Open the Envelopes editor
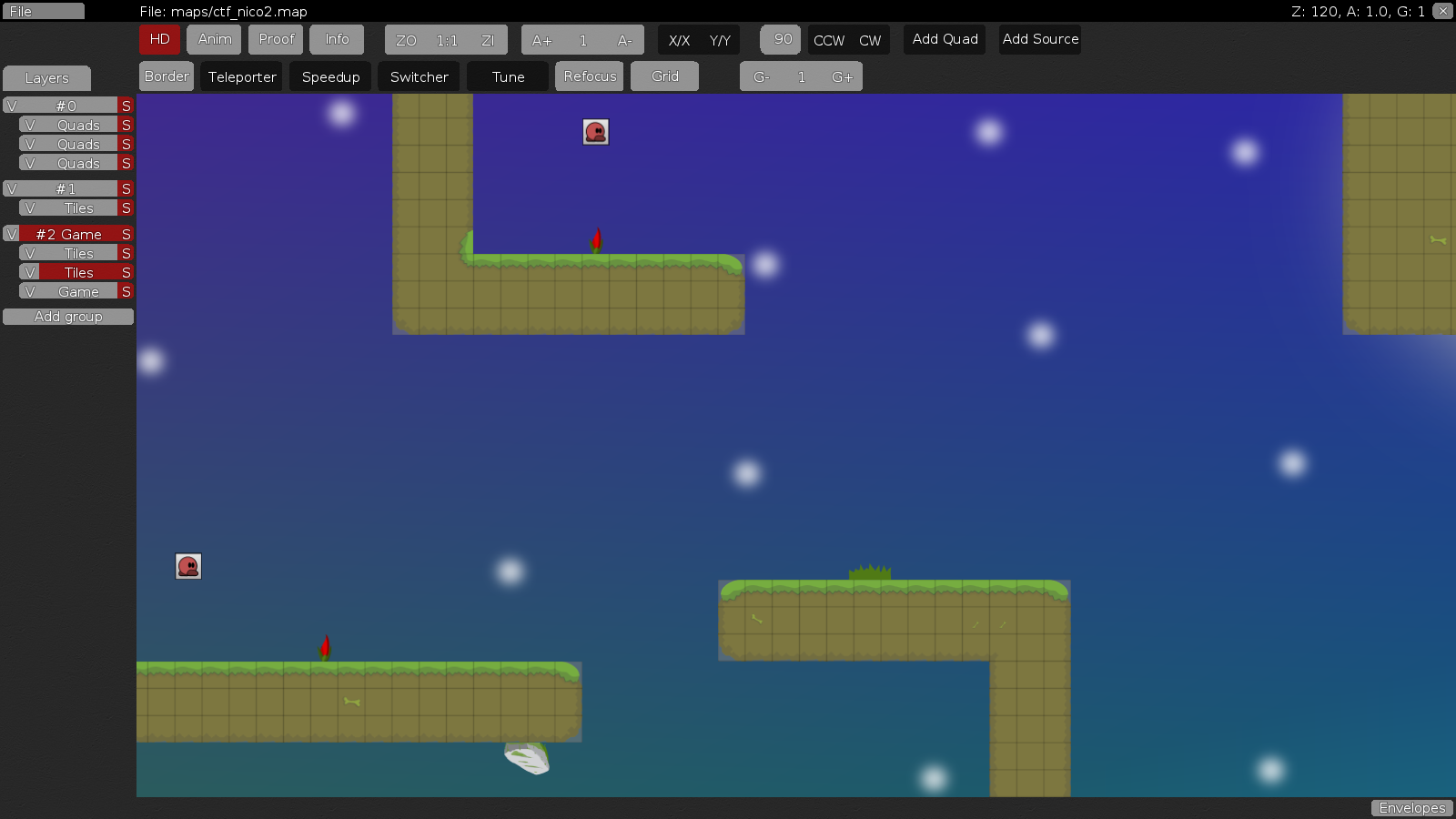This screenshot has width=1456, height=819. [x=1411, y=807]
